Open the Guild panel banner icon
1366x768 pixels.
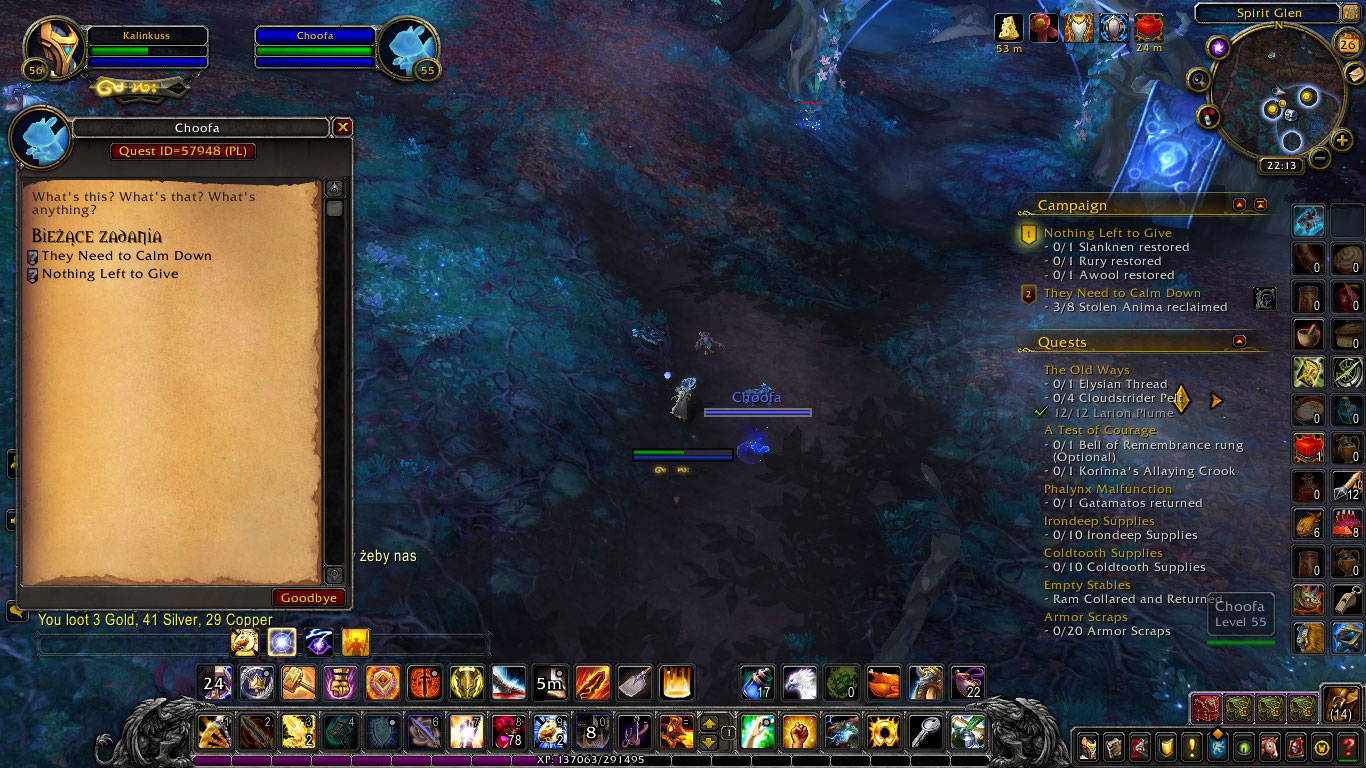point(1217,748)
